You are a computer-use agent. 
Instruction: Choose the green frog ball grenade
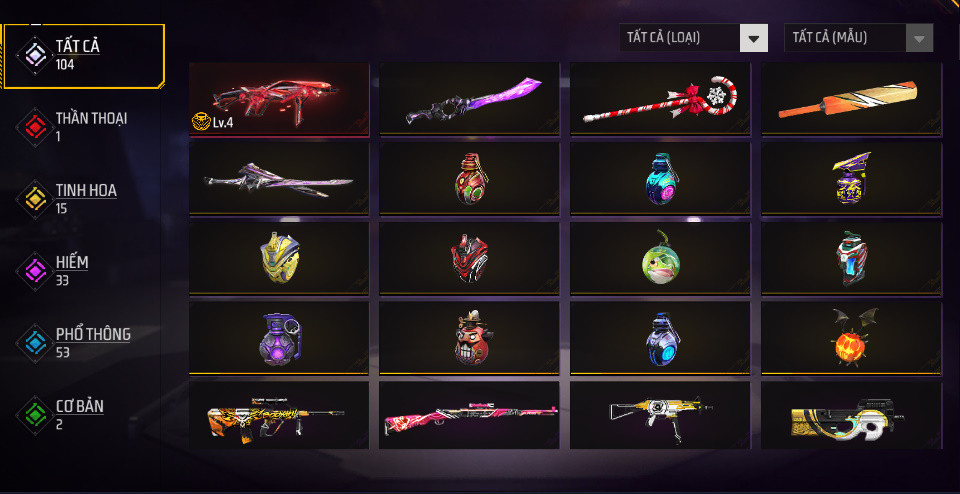[661, 258]
